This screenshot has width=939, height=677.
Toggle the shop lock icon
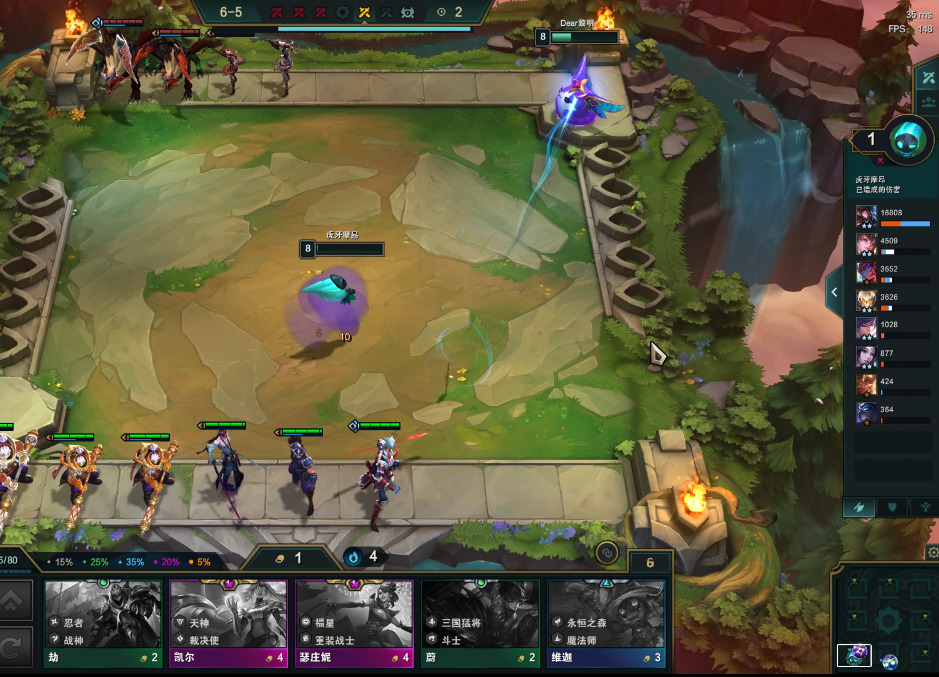pos(606,552)
